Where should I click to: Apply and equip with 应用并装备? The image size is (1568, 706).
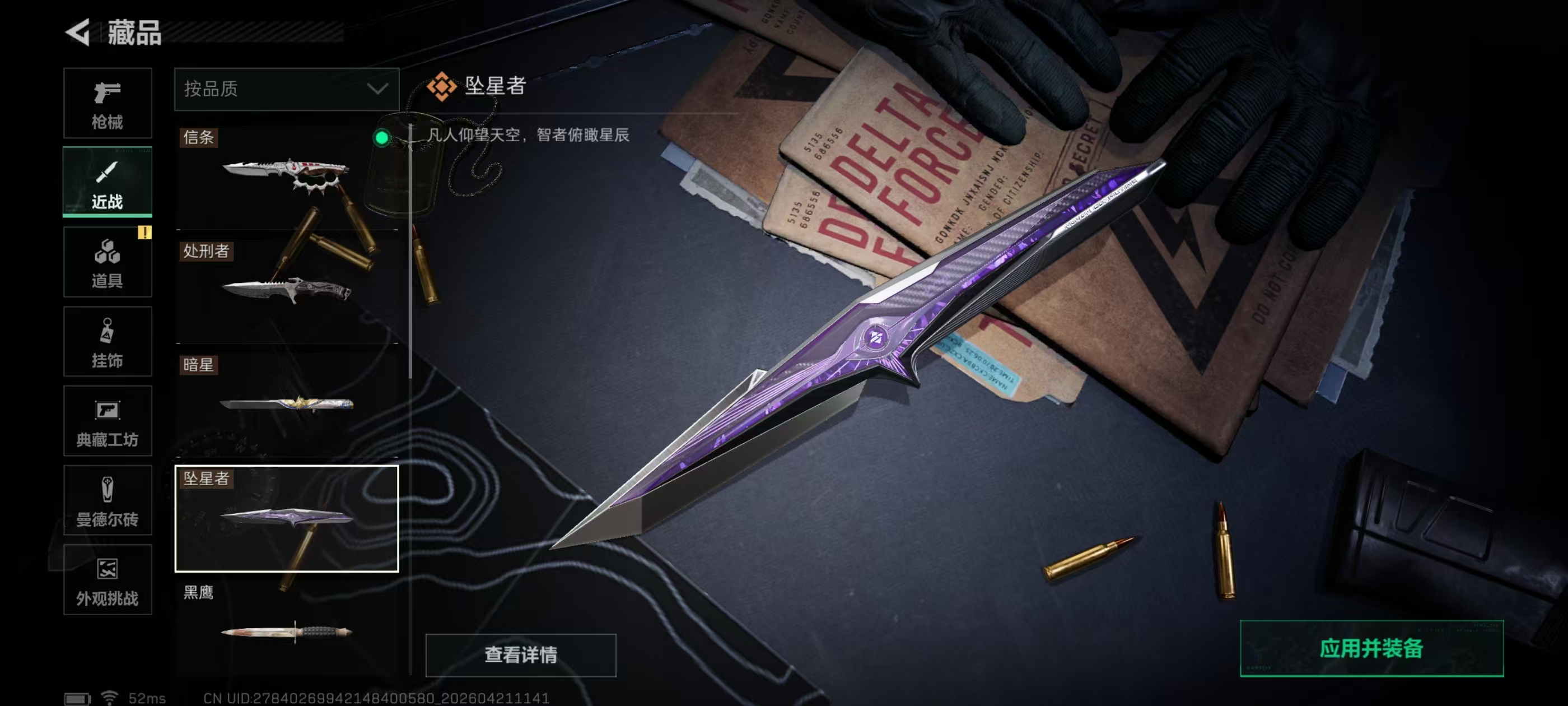tap(1371, 648)
